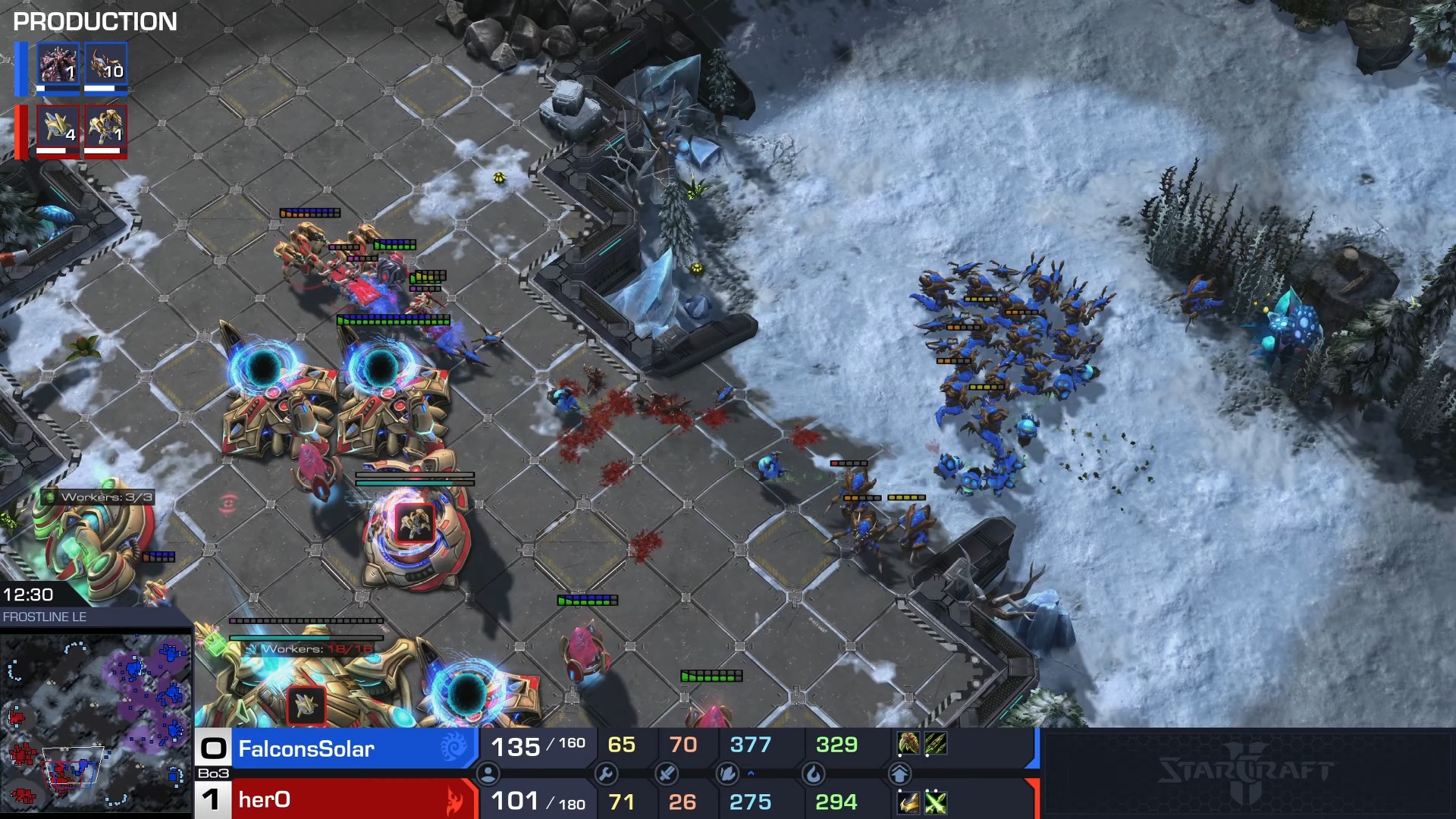
Task: Click the worker silhouette icon in scorebar
Action: pos(488,773)
